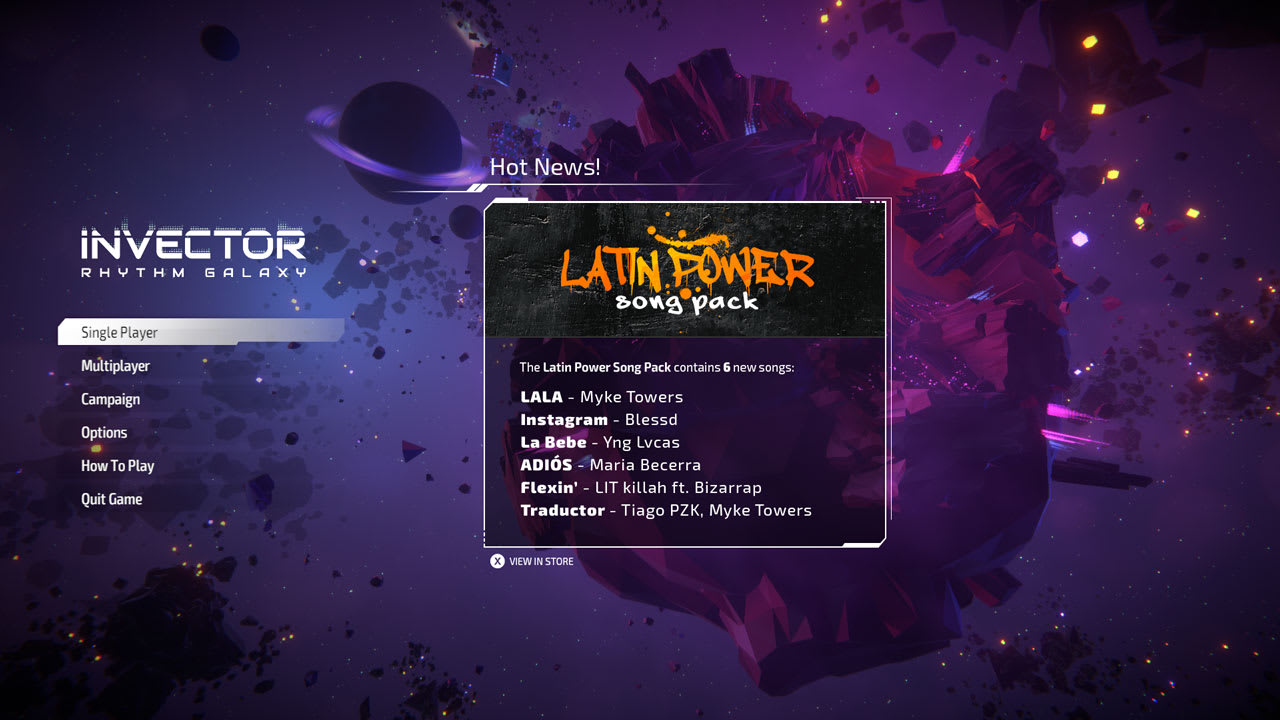The height and width of the screenshot is (720, 1280).
Task: Open the Options menu
Action: click(104, 432)
